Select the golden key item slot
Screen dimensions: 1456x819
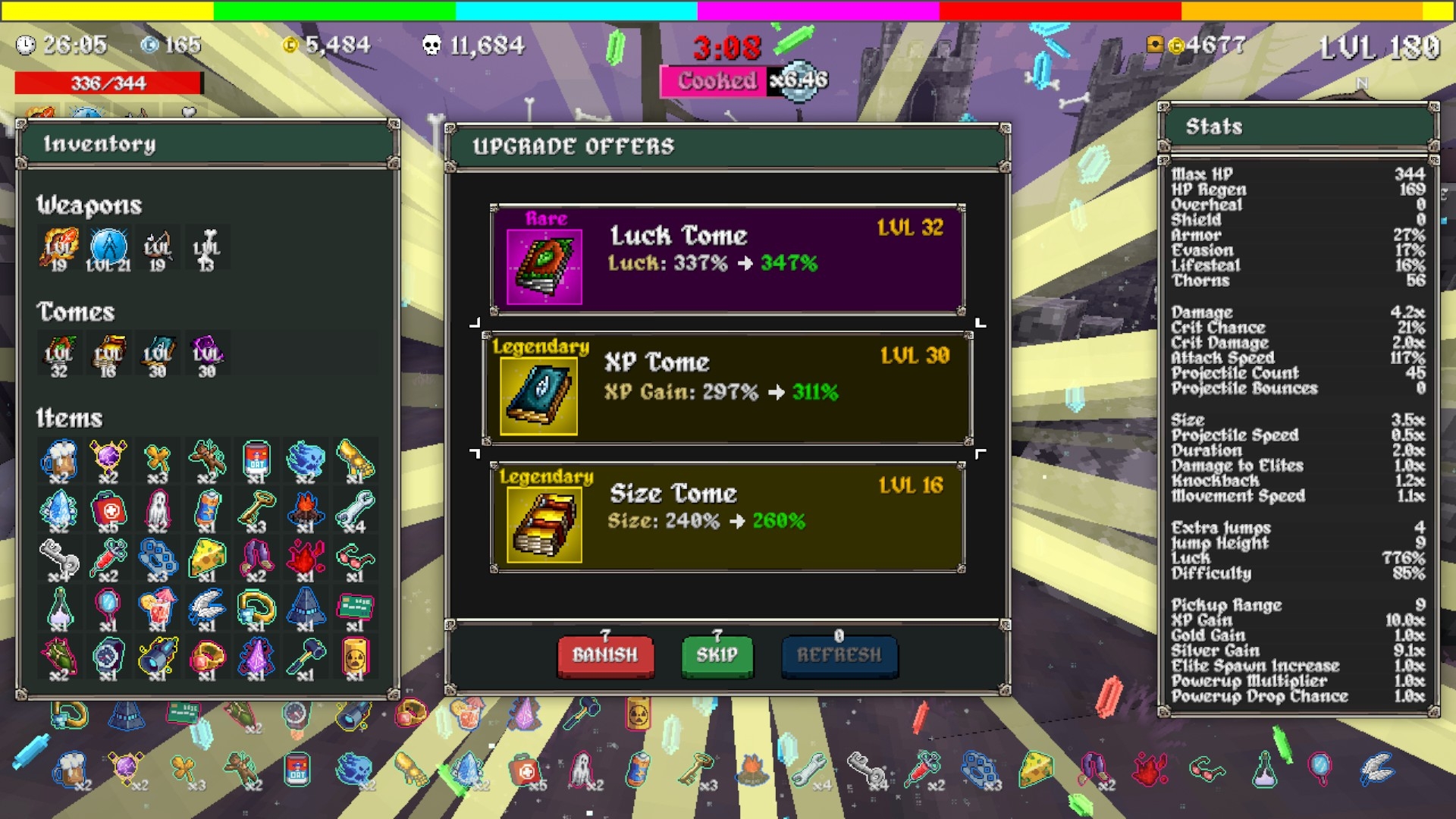pos(256,510)
